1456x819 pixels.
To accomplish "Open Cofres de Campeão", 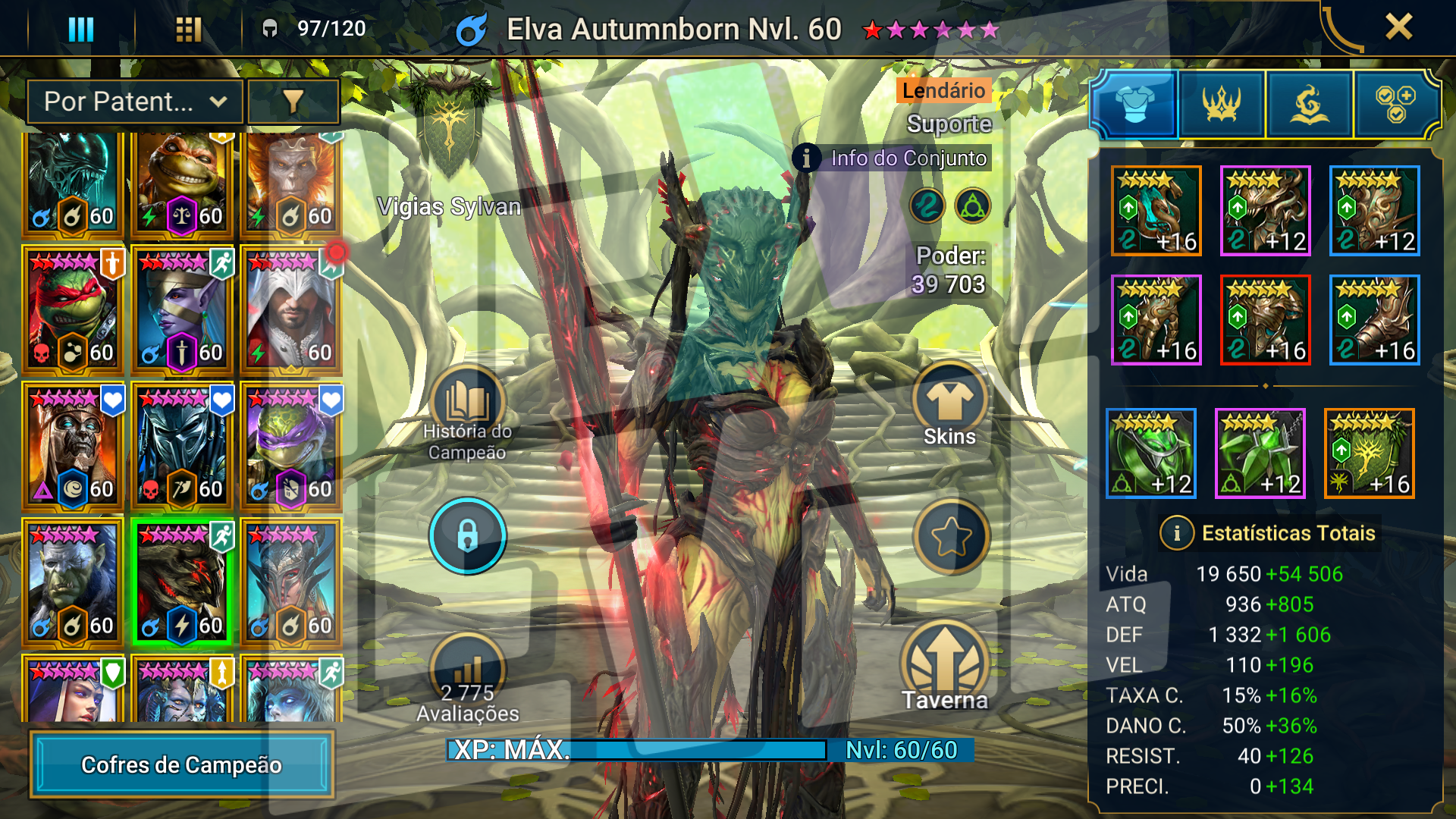I will pyautogui.click(x=182, y=764).
